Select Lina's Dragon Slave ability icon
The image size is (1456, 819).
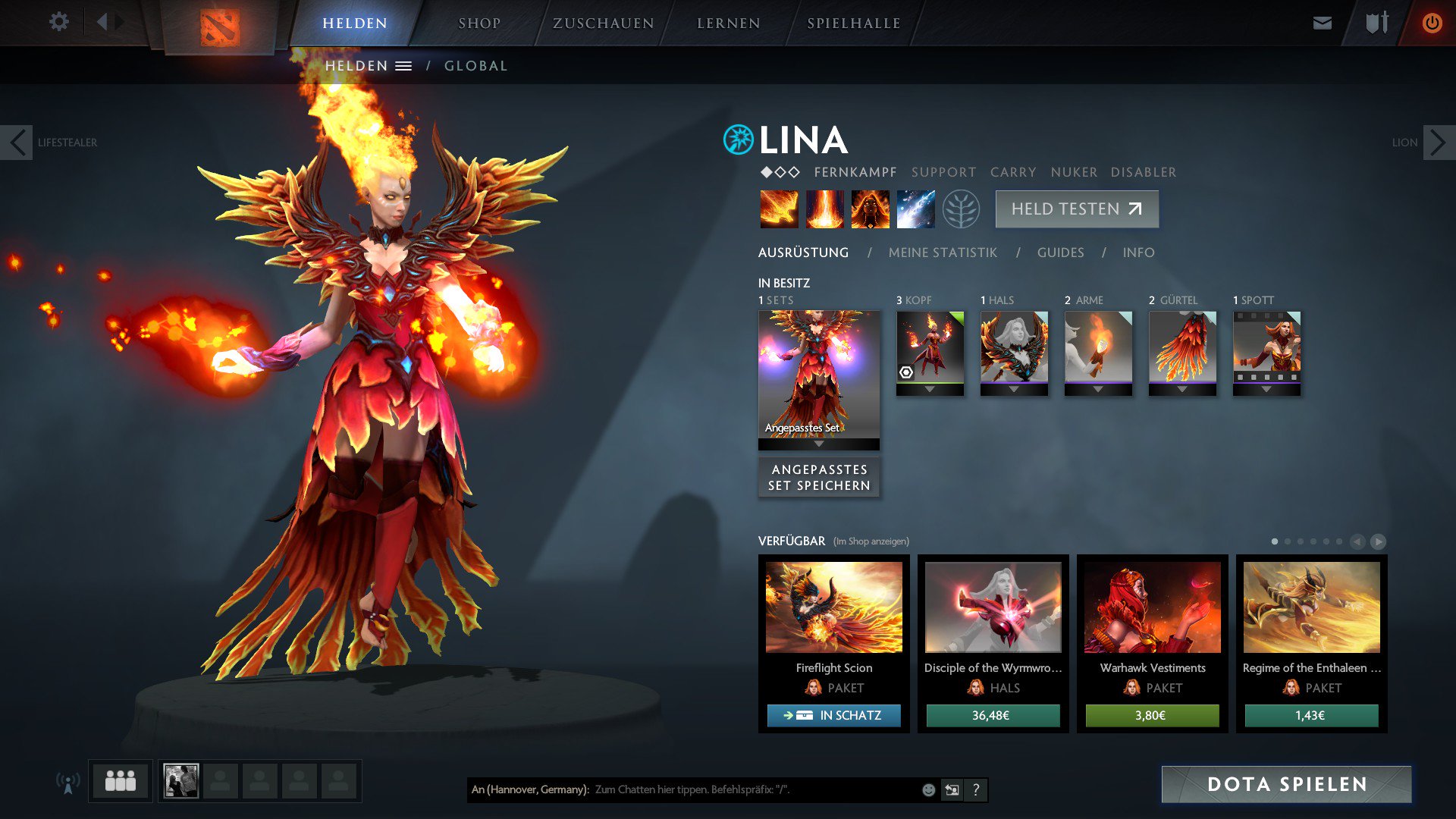[779, 209]
